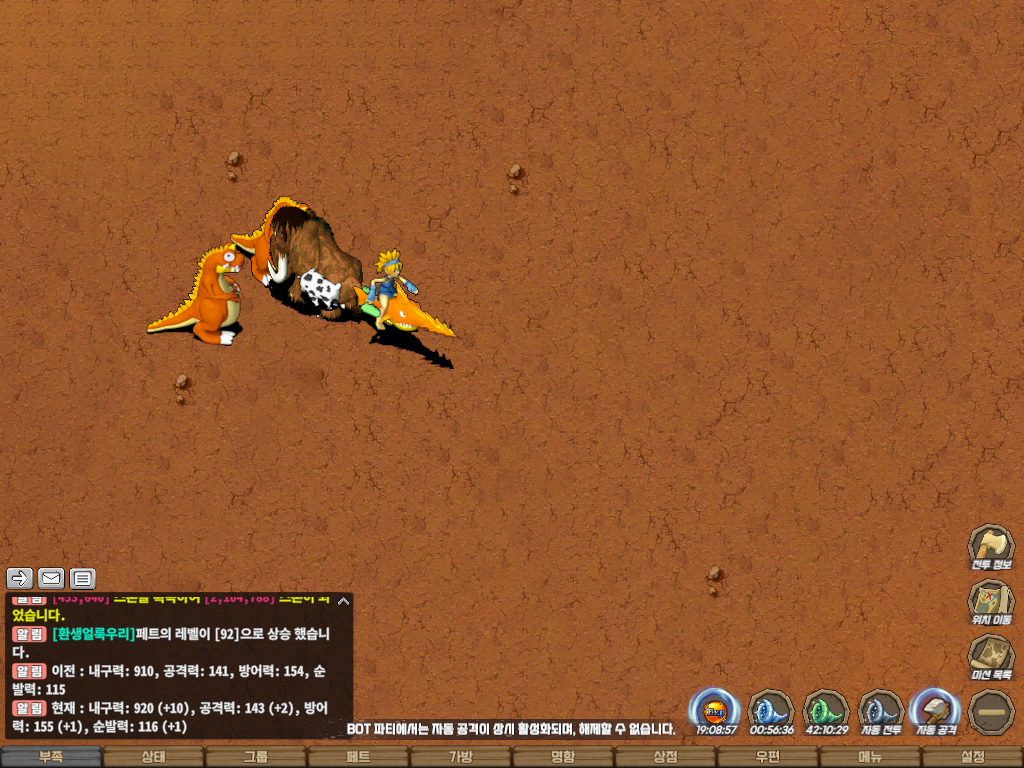Open the envelope message button above chat
Screen dimensions: 1024x768
(x=51, y=578)
